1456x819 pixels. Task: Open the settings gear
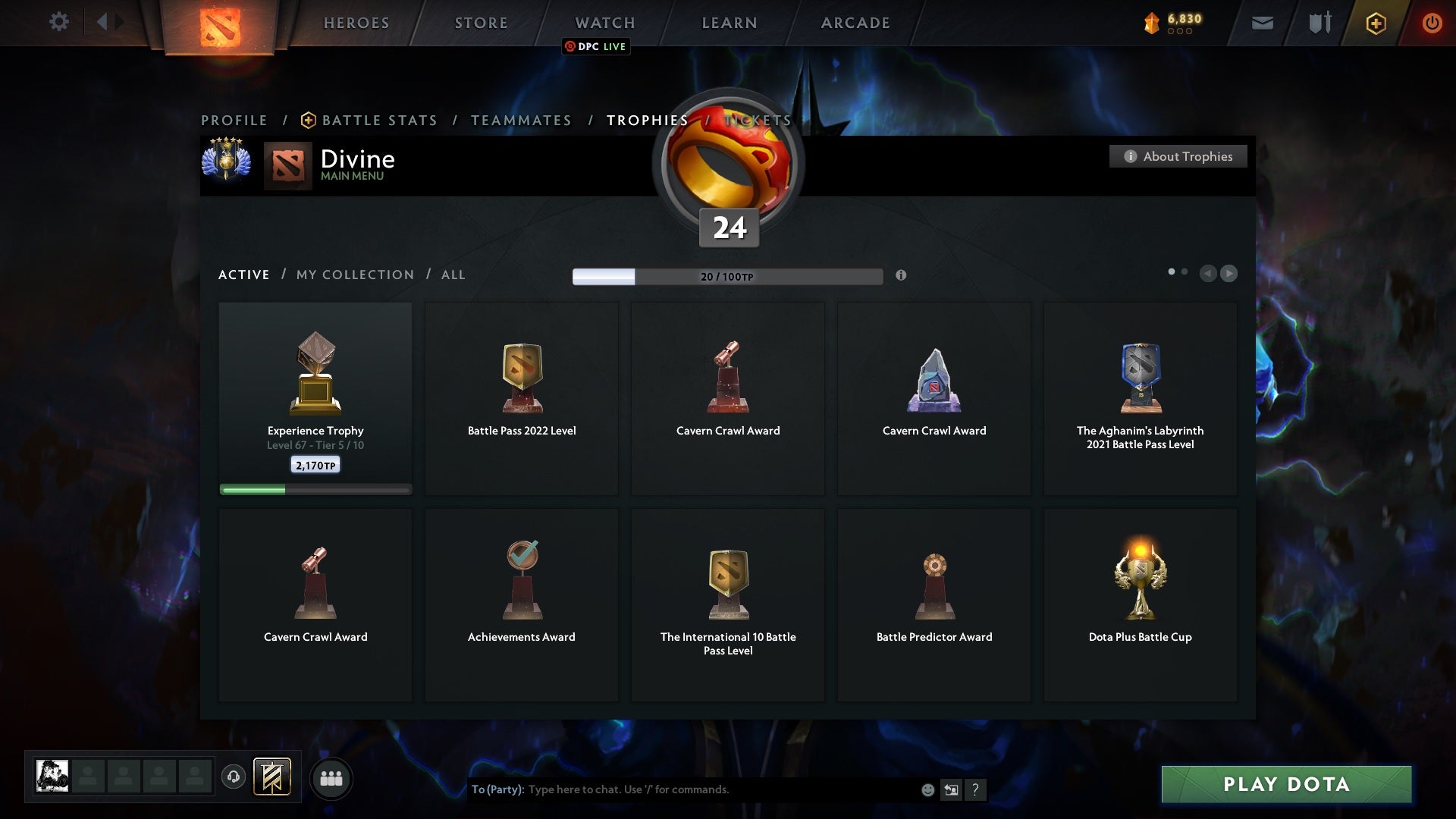pyautogui.click(x=59, y=23)
